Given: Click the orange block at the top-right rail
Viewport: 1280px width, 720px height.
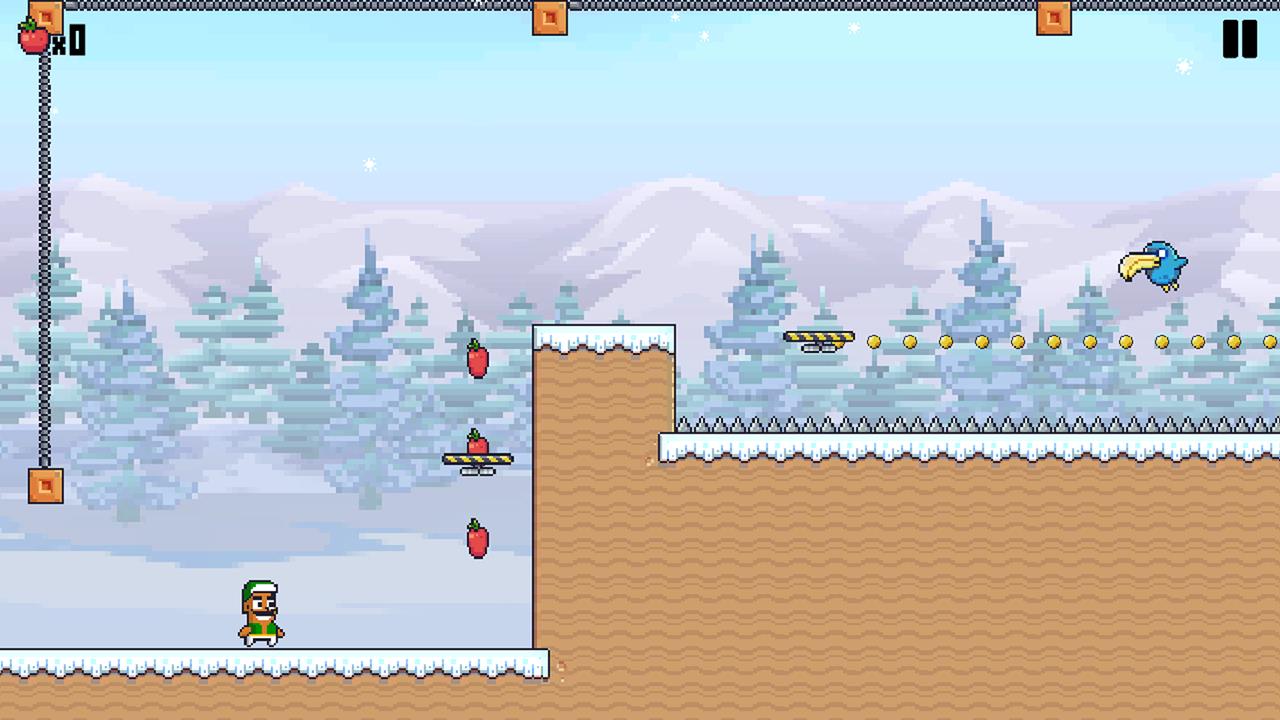Looking at the screenshot, I should coord(1054,18).
